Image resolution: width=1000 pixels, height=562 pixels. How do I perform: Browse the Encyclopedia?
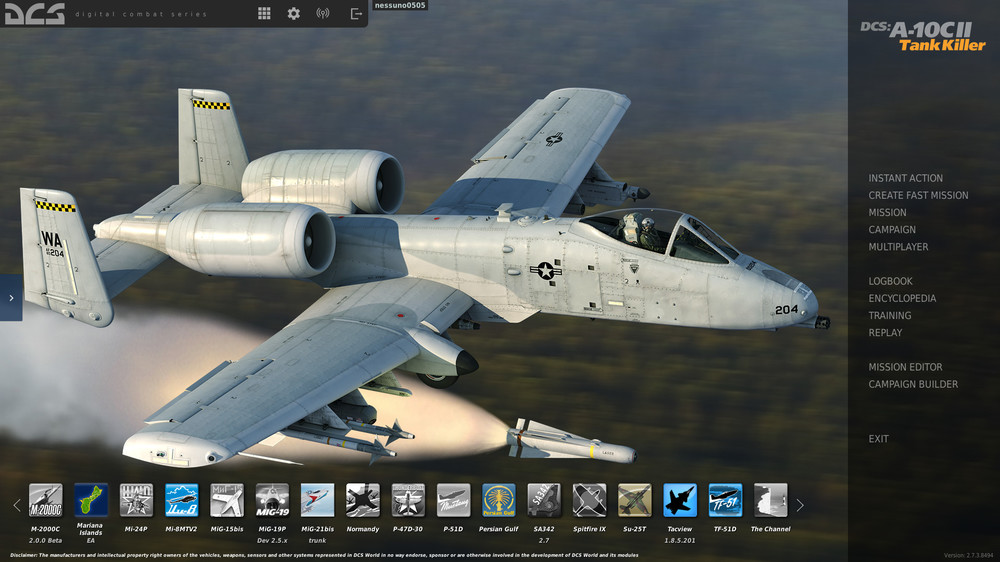coord(902,298)
